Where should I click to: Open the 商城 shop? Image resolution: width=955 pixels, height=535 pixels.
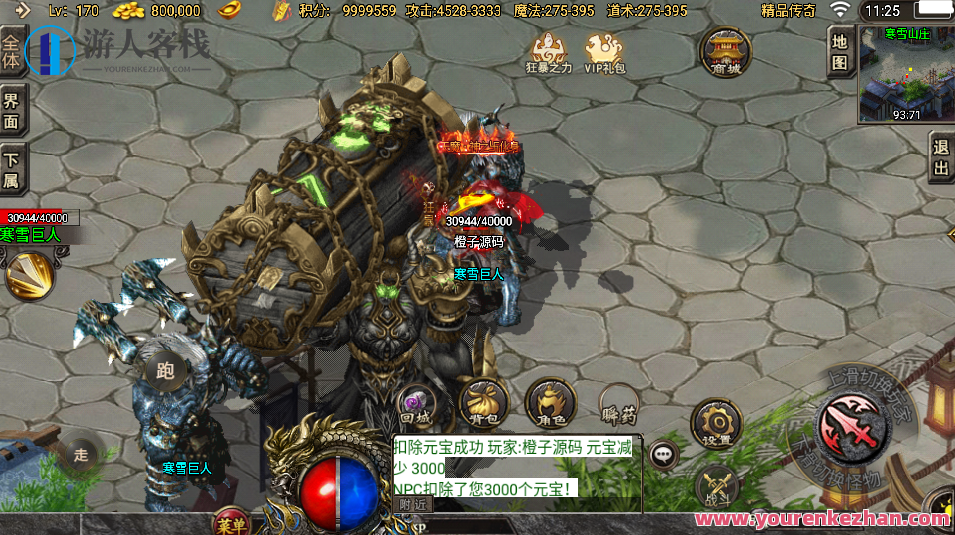click(725, 51)
